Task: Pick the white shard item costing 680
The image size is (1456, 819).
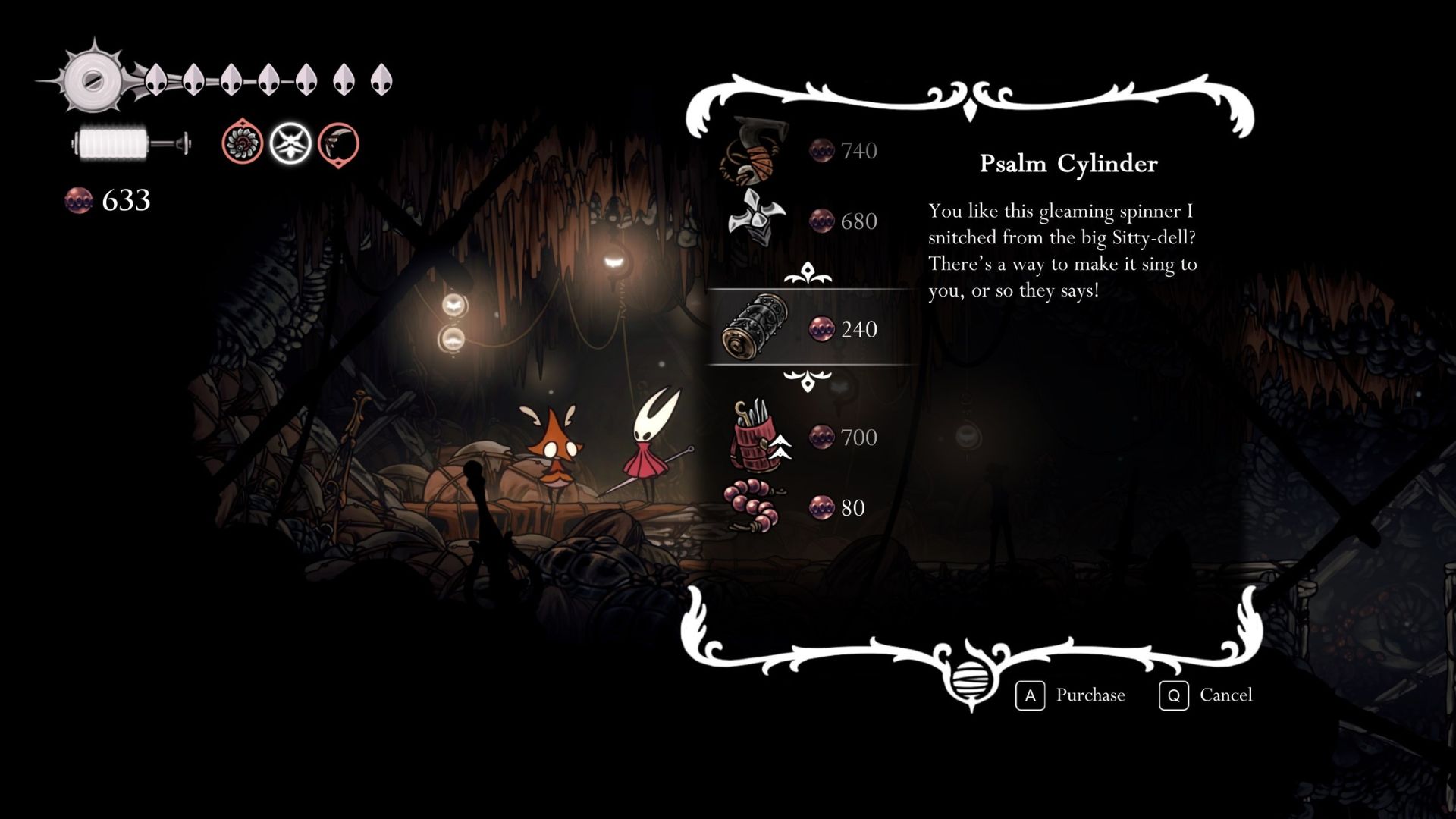Action: point(755,220)
